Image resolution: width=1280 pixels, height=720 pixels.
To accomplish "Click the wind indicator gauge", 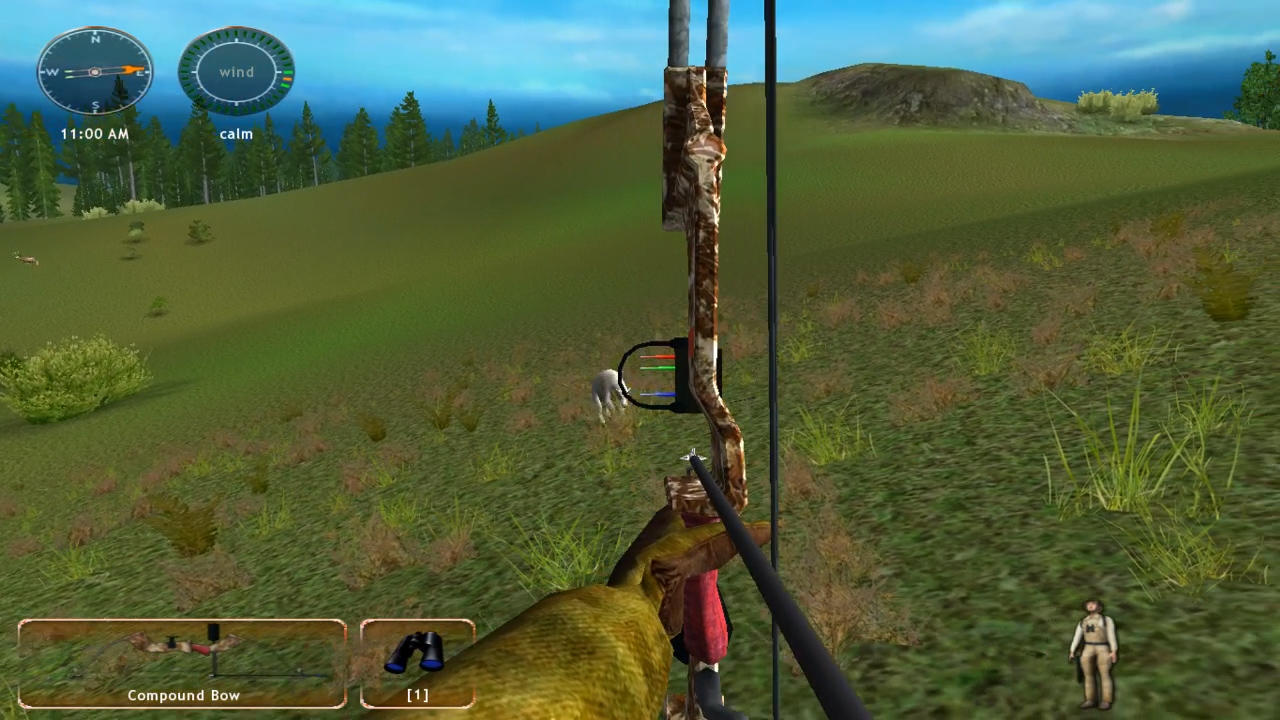I will (x=236, y=72).
